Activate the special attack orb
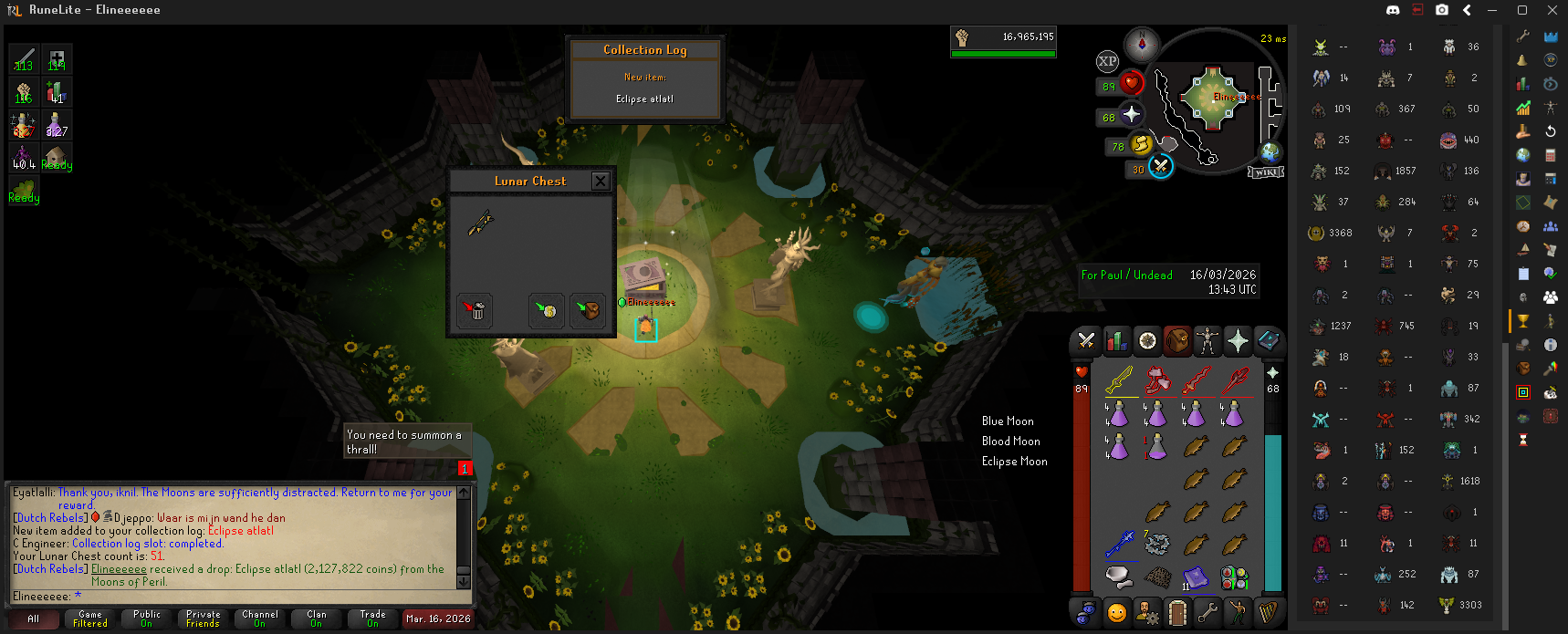 1160,166
